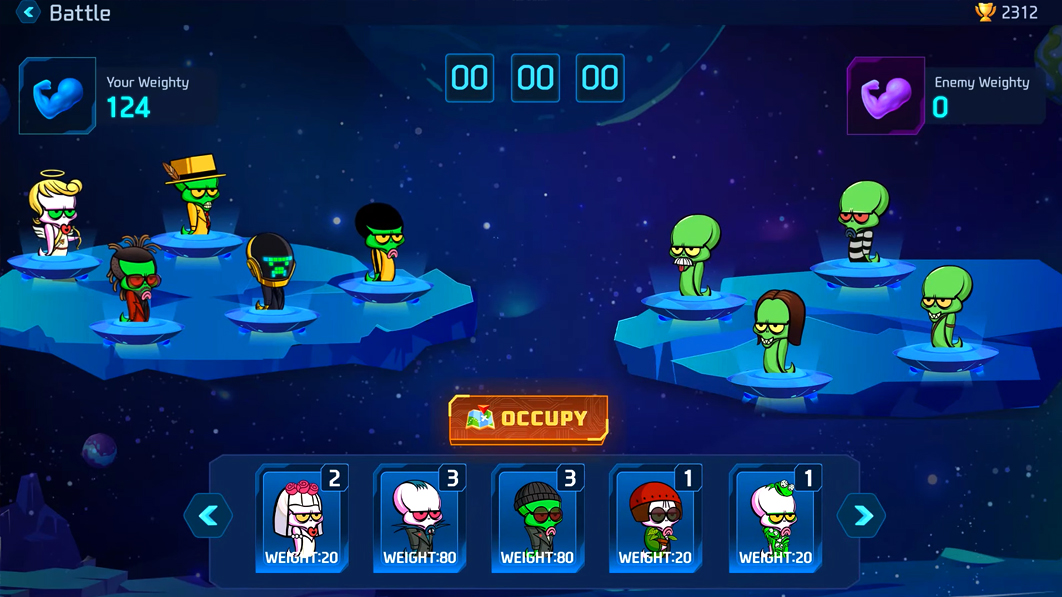Pick the black beanie sunglasses character card
The width and height of the screenshot is (1062, 597).
pos(538,520)
